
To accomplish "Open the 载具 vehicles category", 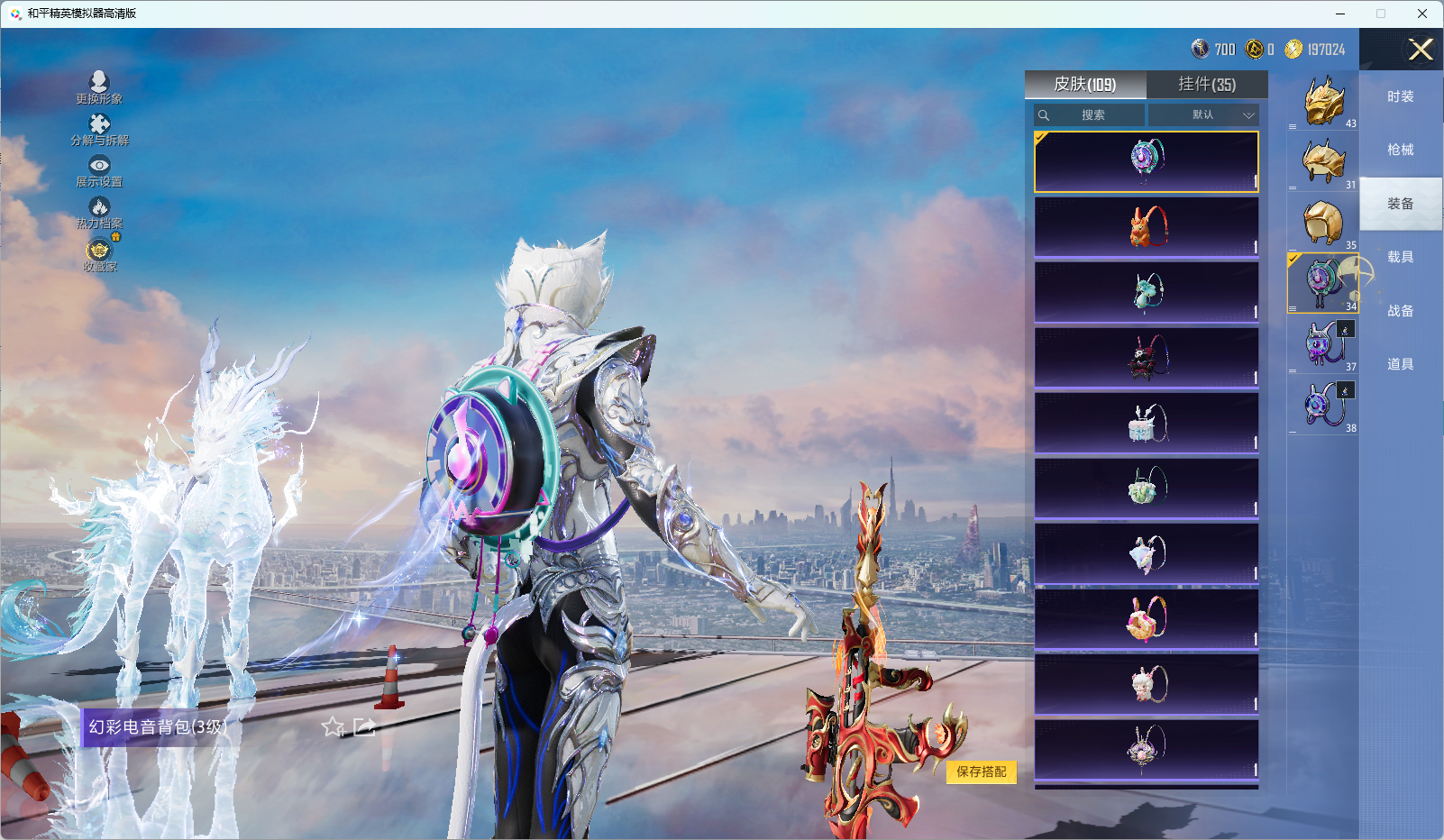I will 1400,258.
